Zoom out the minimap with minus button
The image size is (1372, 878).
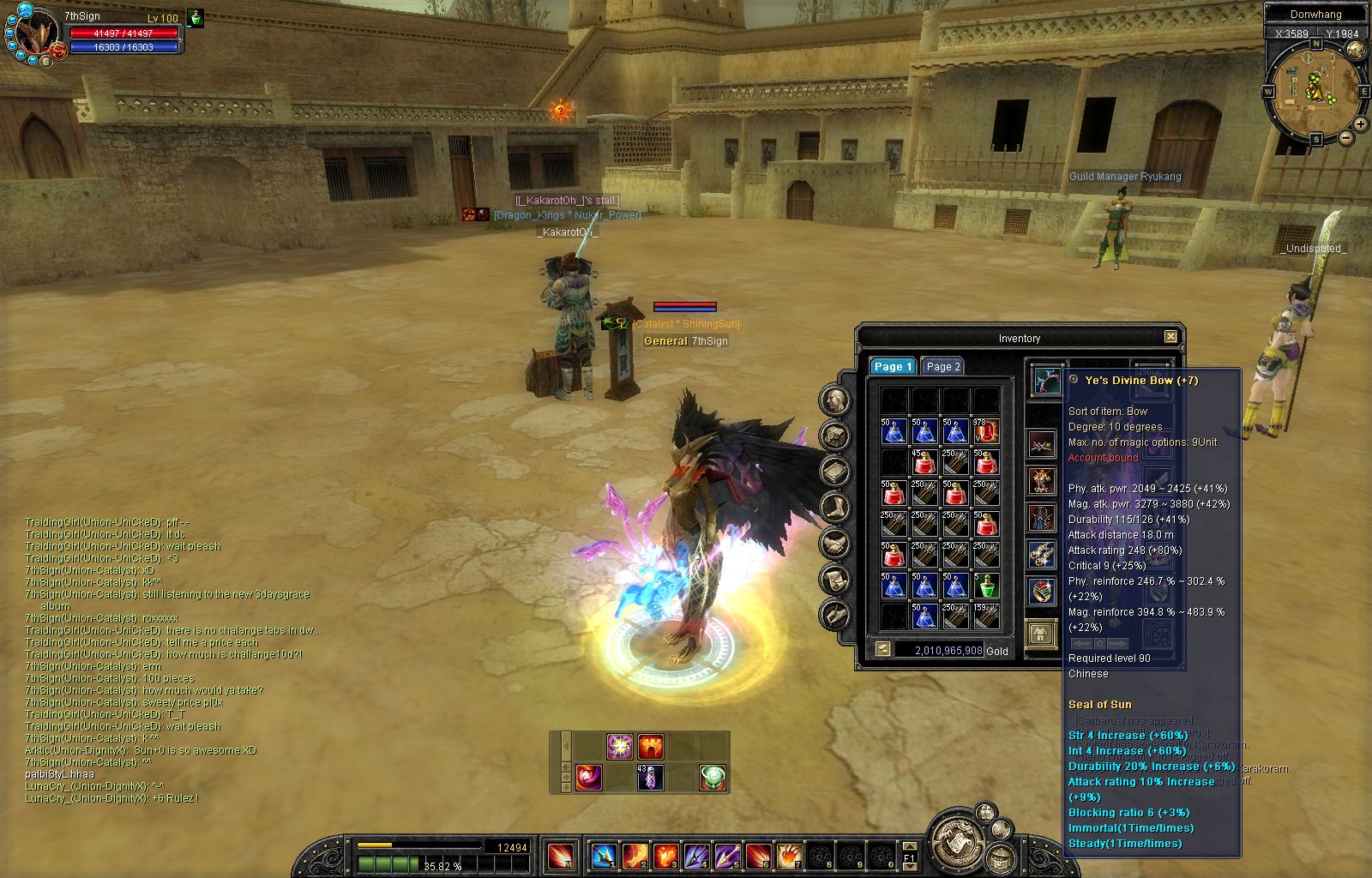[1345, 137]
